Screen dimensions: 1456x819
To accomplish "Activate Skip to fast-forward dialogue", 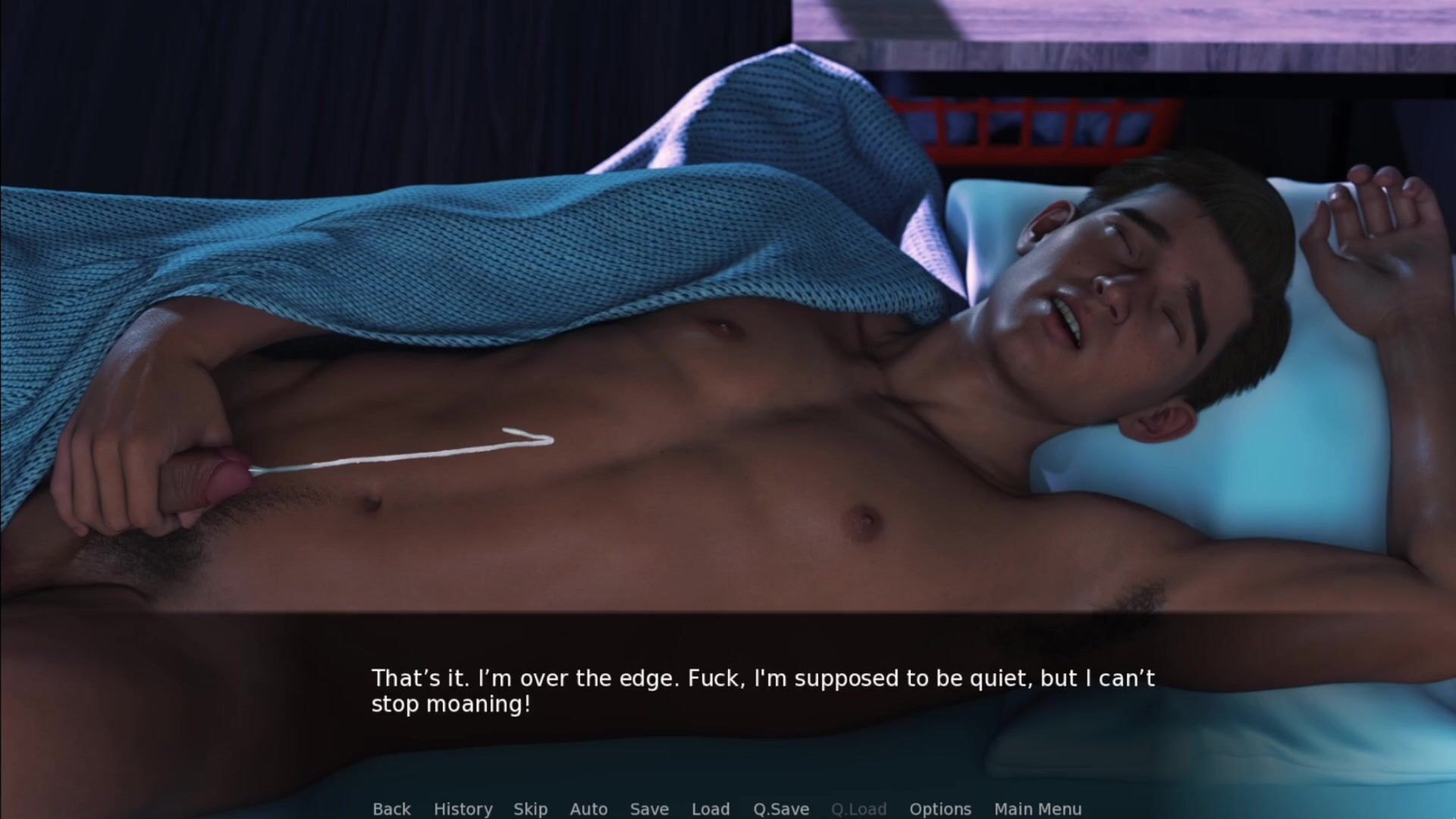I will (x=530, y=809).
